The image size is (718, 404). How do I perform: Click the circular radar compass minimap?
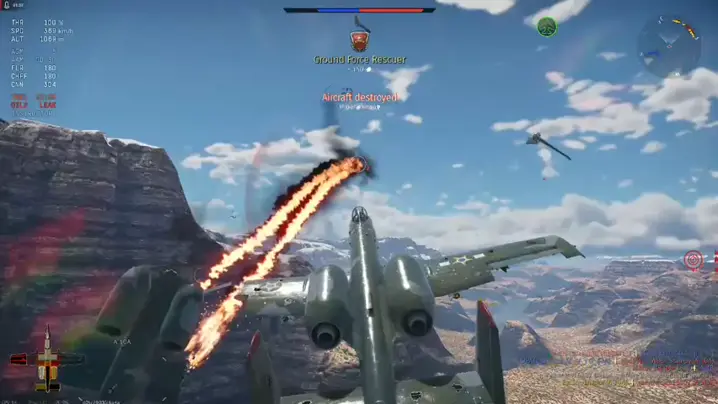[x=668, y=45]
